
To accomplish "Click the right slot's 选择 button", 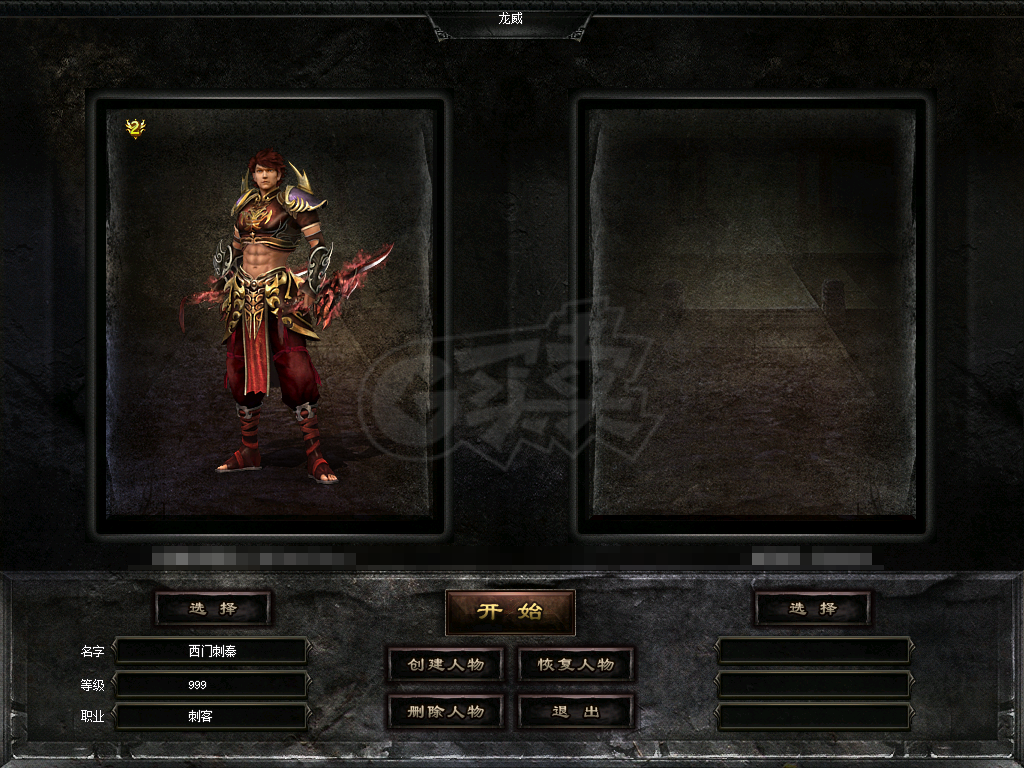I will coord(812,608).
